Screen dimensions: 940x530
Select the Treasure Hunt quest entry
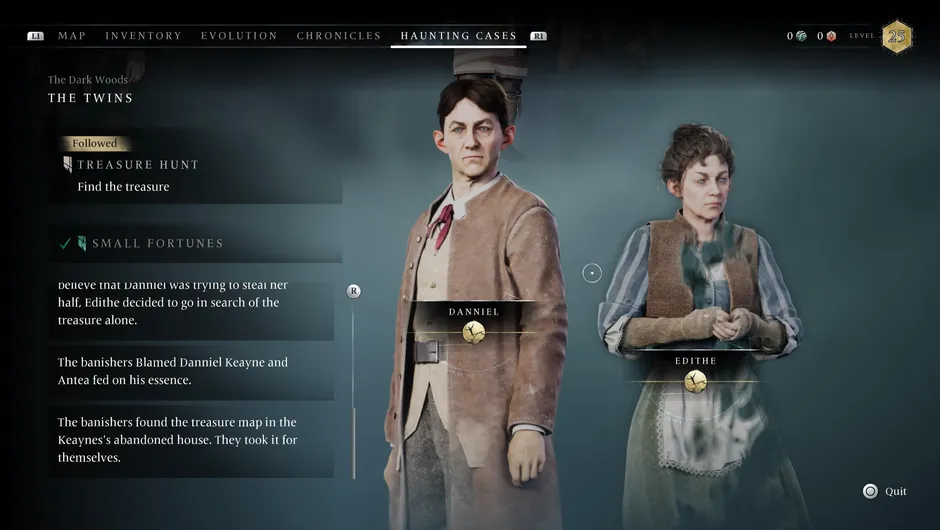point(138,165)
